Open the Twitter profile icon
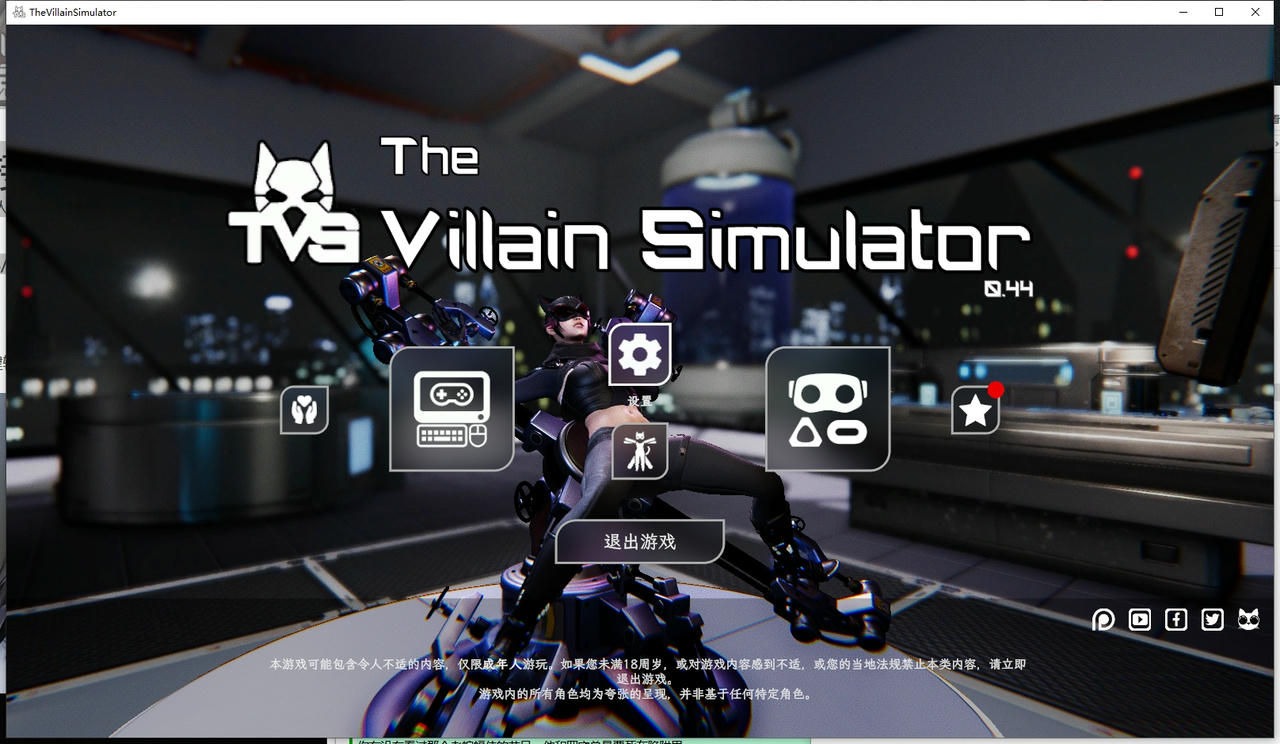The height and width of the screenshot is (744, 1280). (x=1212, y=620)
